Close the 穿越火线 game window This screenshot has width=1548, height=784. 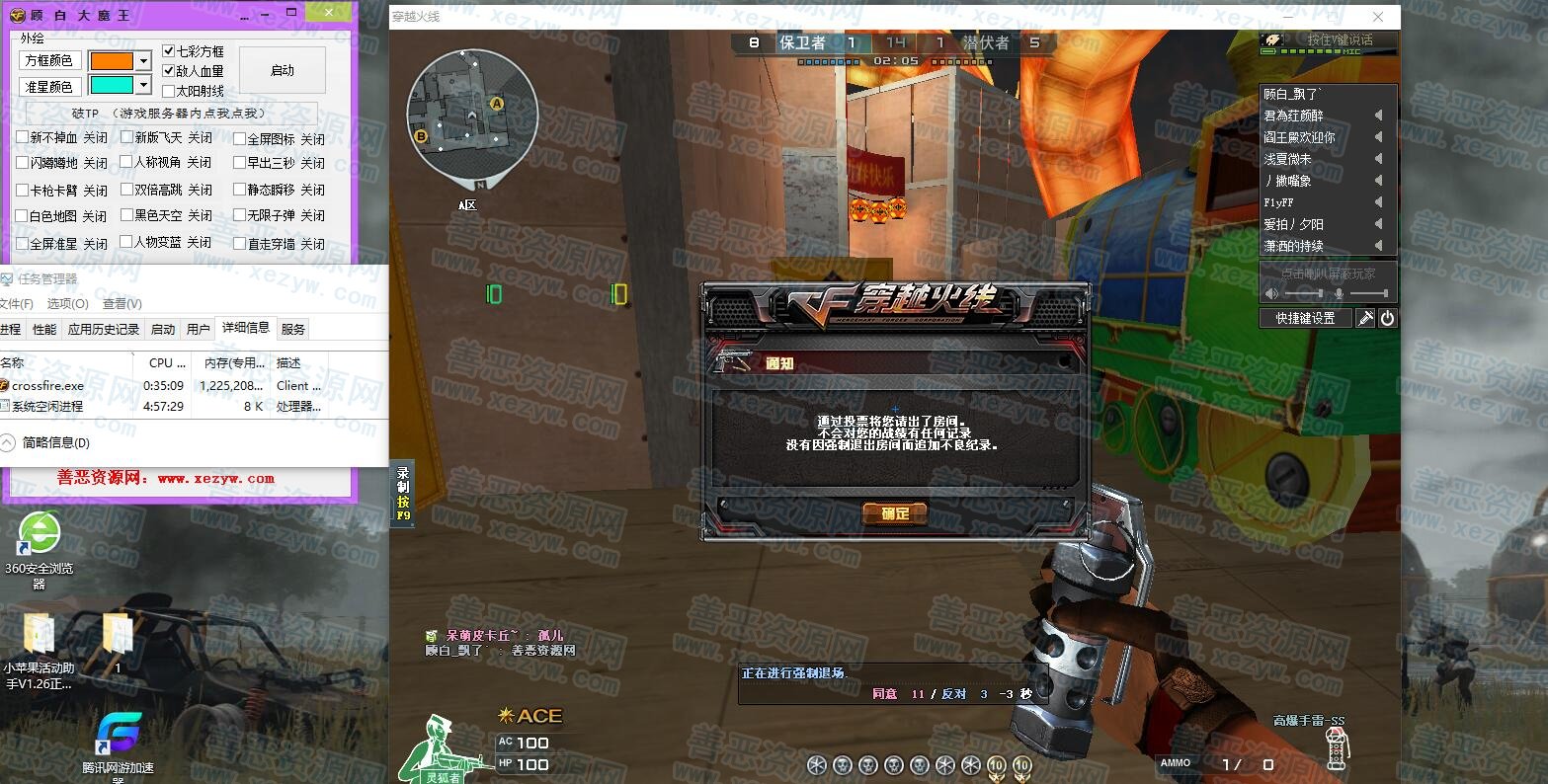point(1378,17)
